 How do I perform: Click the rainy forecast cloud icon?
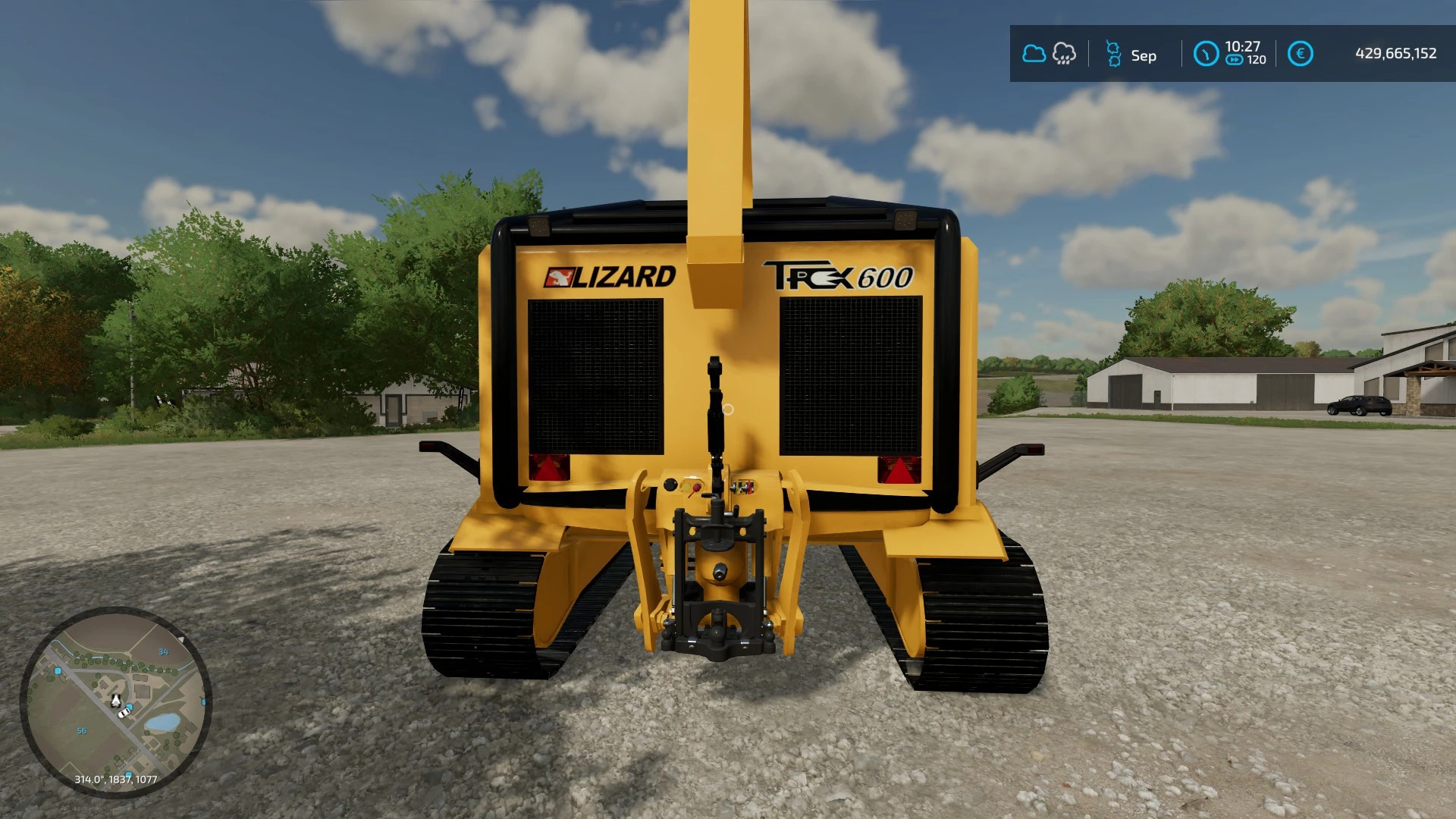[1064, 53]
